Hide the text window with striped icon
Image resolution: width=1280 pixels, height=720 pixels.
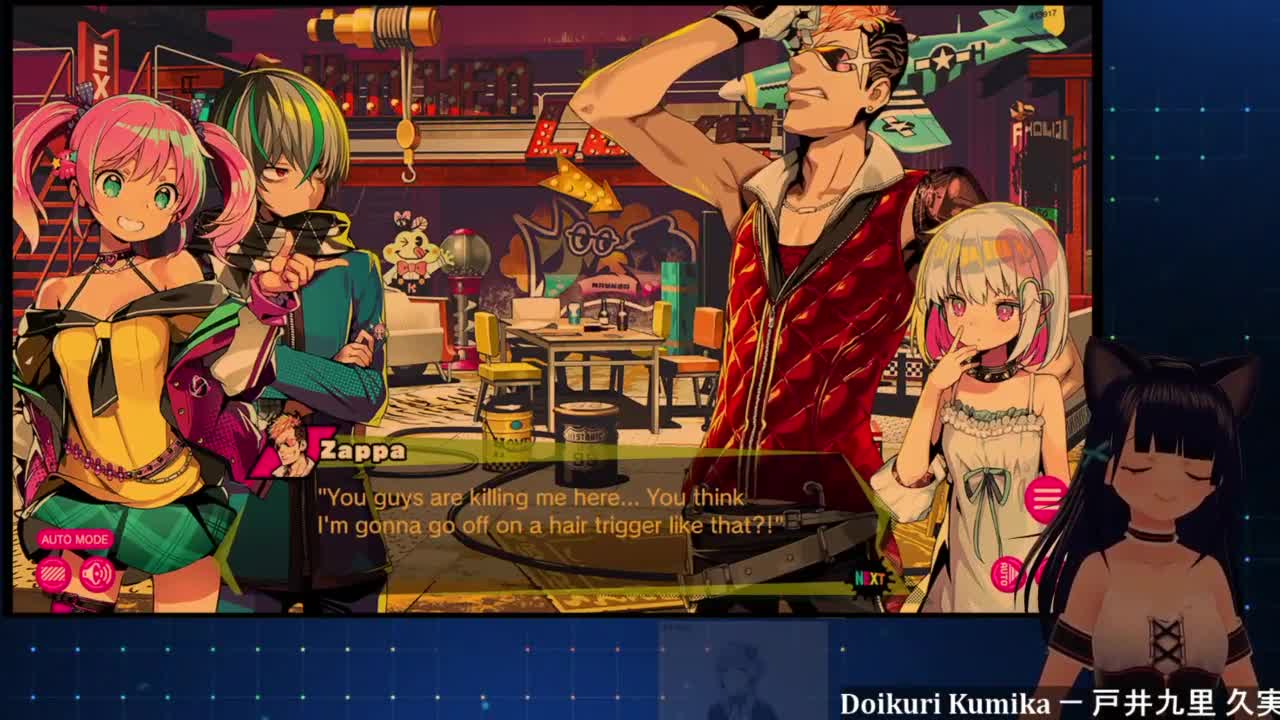[53, 574]
